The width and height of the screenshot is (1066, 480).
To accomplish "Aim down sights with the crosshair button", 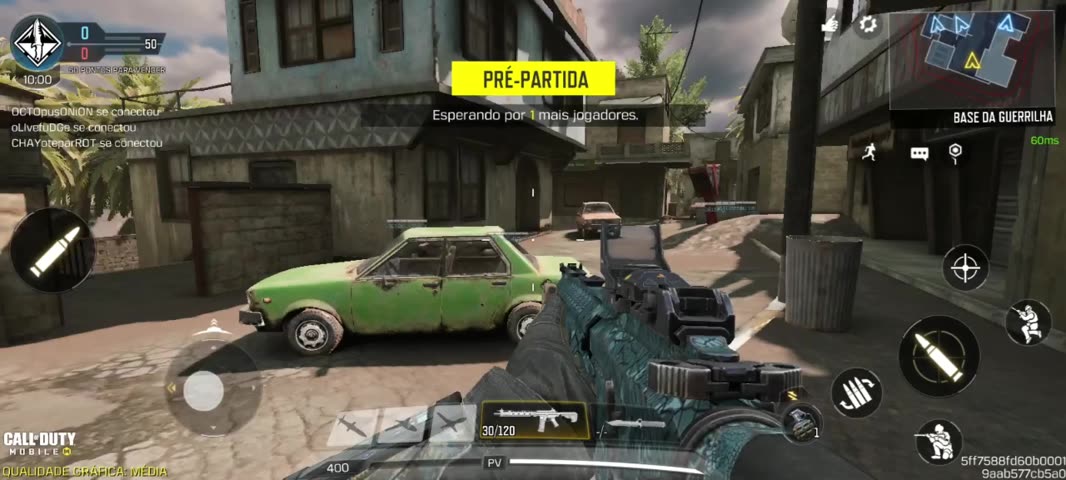I will pyautogui.click(x=965, y=267).
